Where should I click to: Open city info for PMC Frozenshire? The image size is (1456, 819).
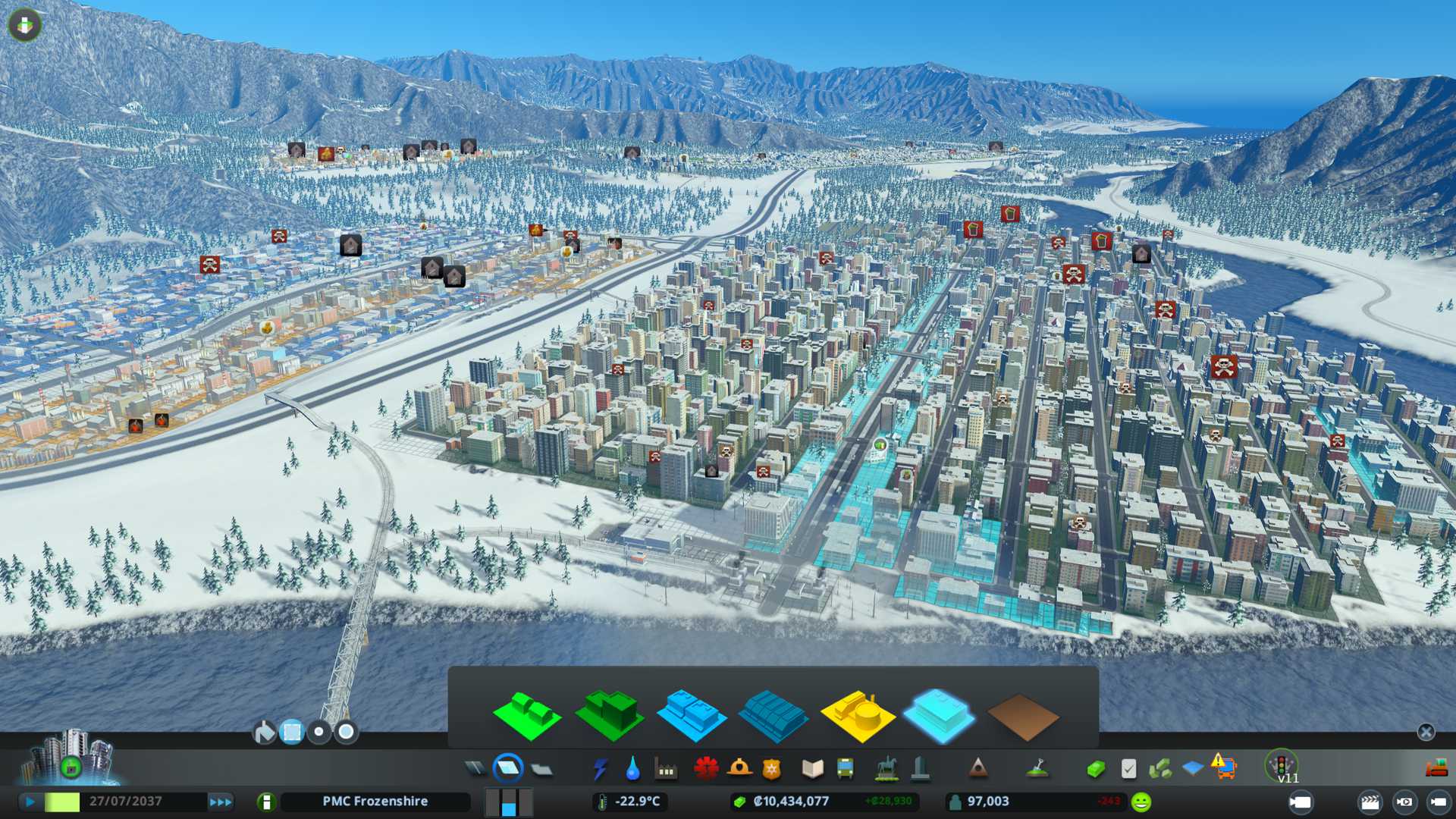[375, 802]
